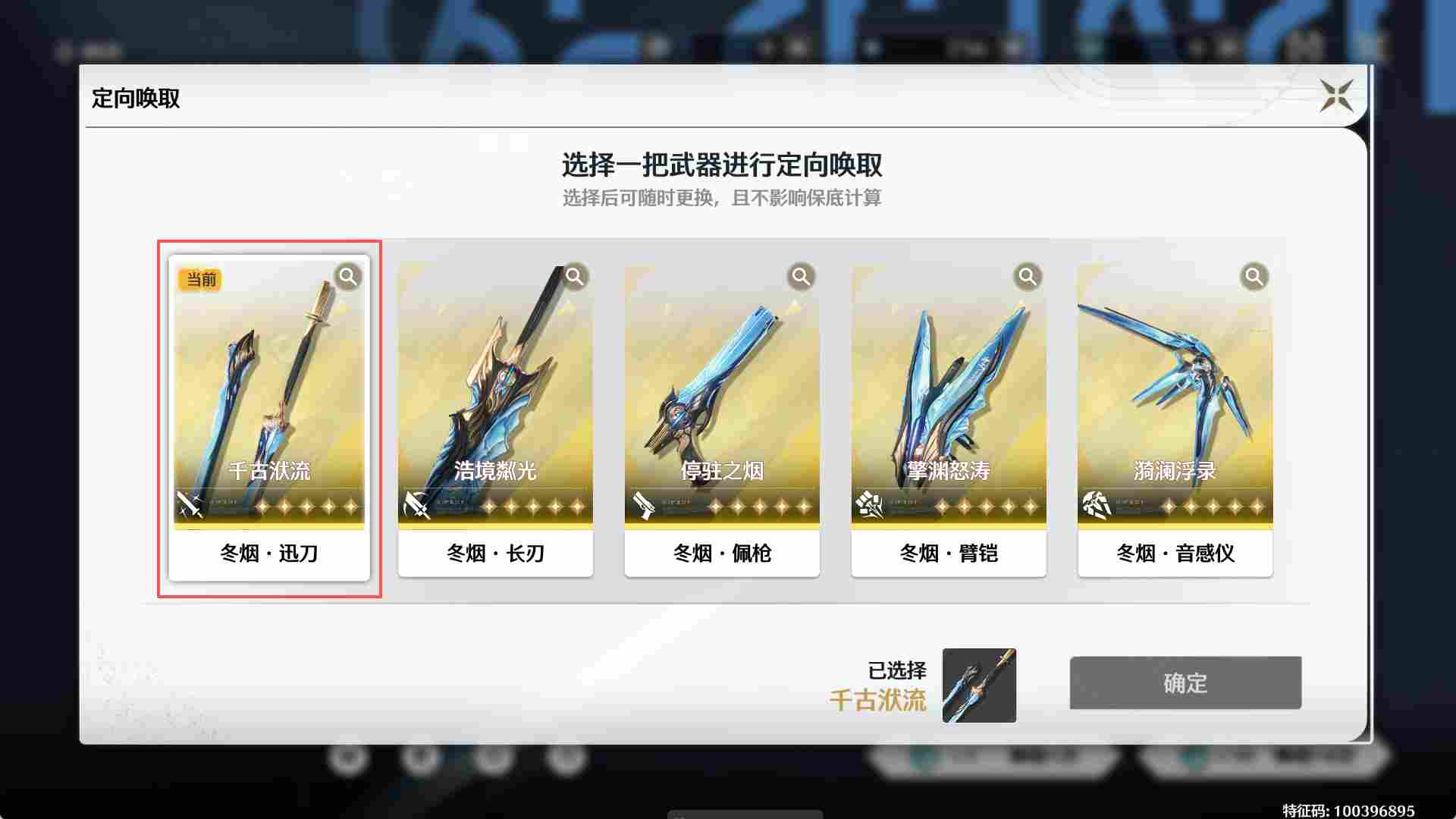Click the 当前 badge on the current weapon
This screenshot has width=1456, height=819.
point(200,279)
